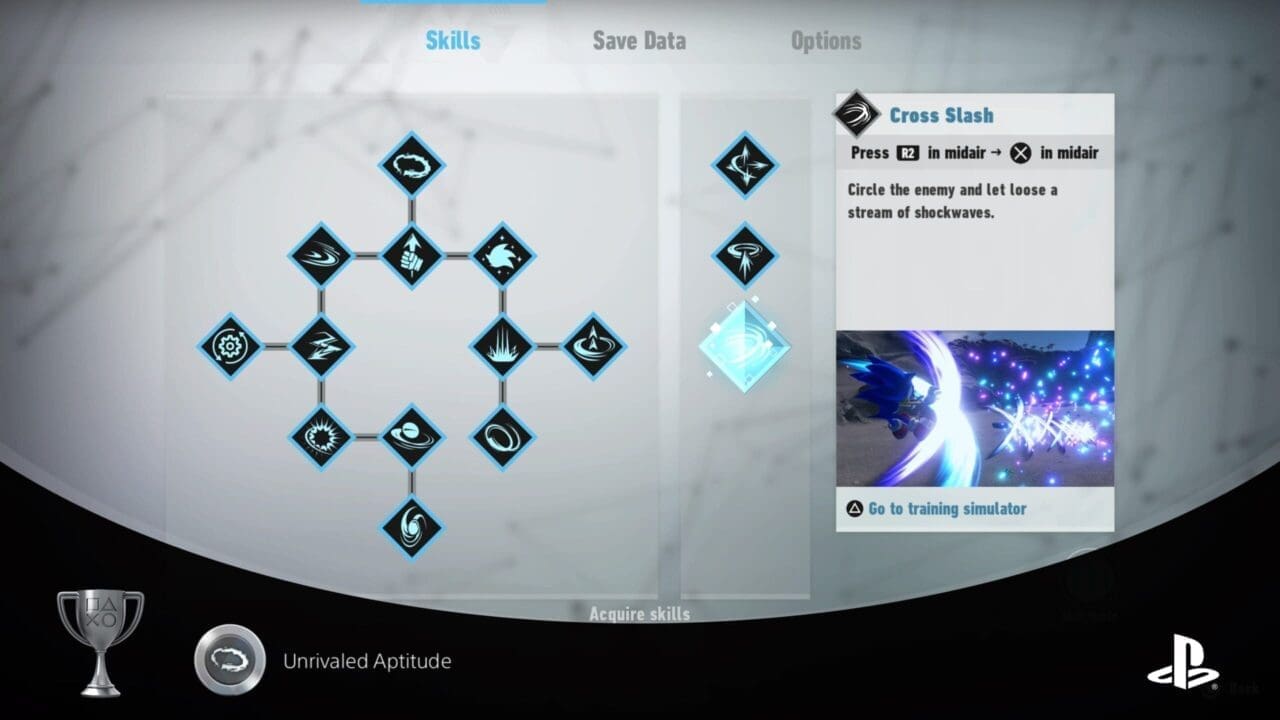Pick the triple swoosh streaks skill
Viewport: 1280px width, 720px height.
pyautogui.click(x=322, y=256)
